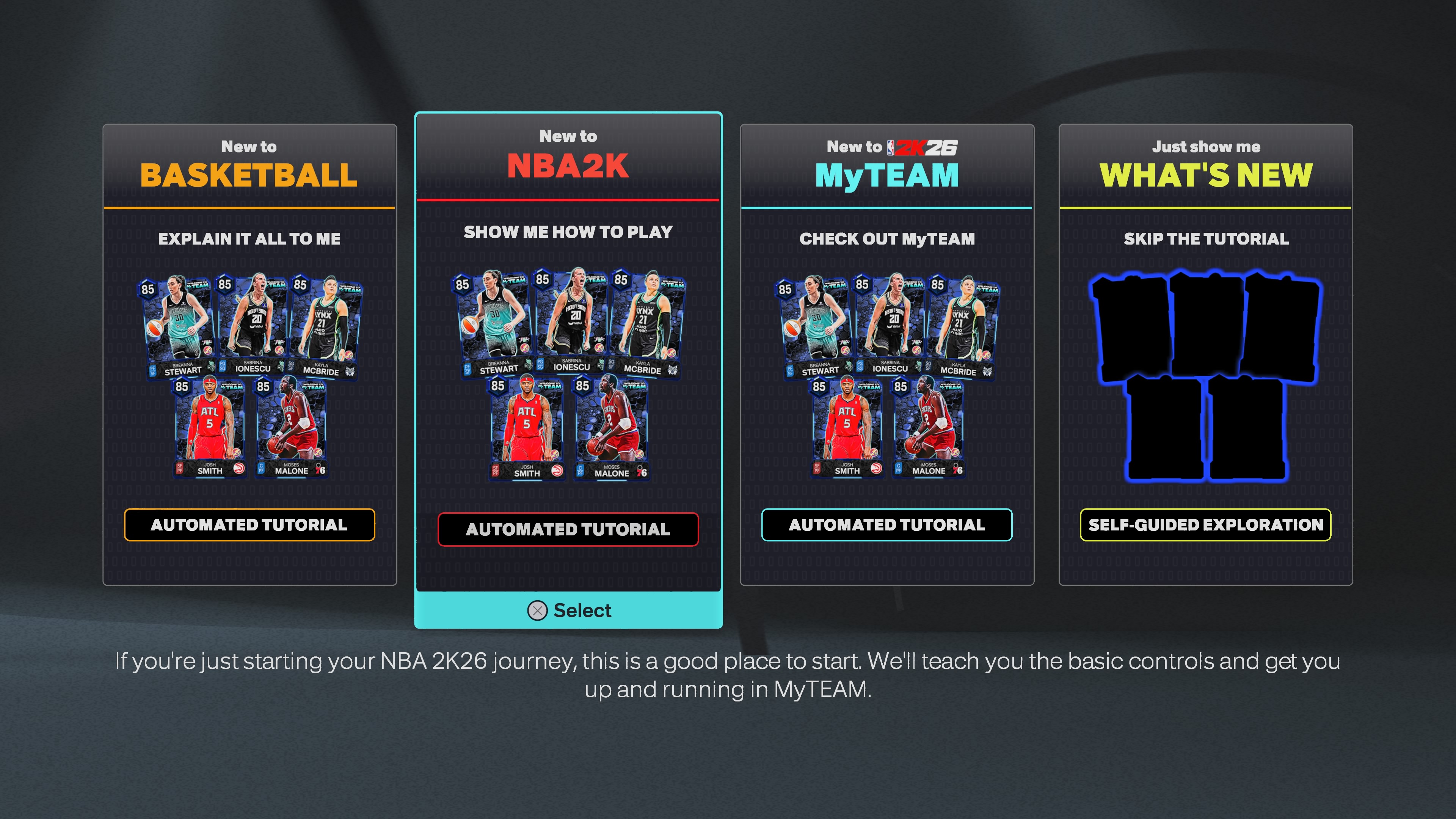Click the orange-outlined Automated Tutorial button
Viewport: 1456px width, 819px height.
[249, 525]
